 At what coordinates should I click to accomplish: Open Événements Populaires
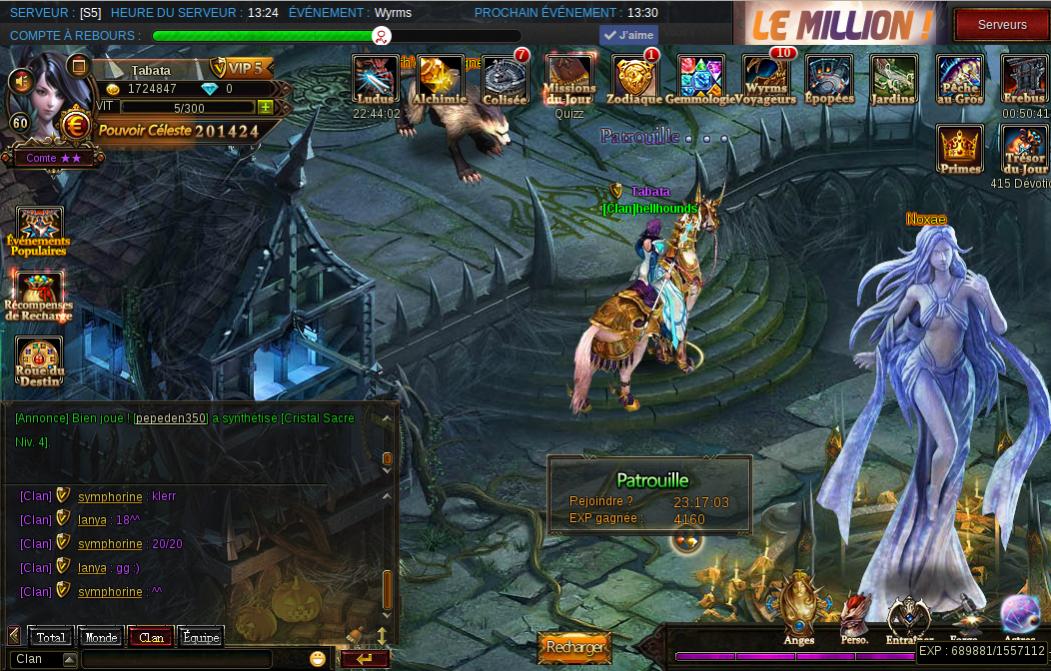(x=39, y=231)
